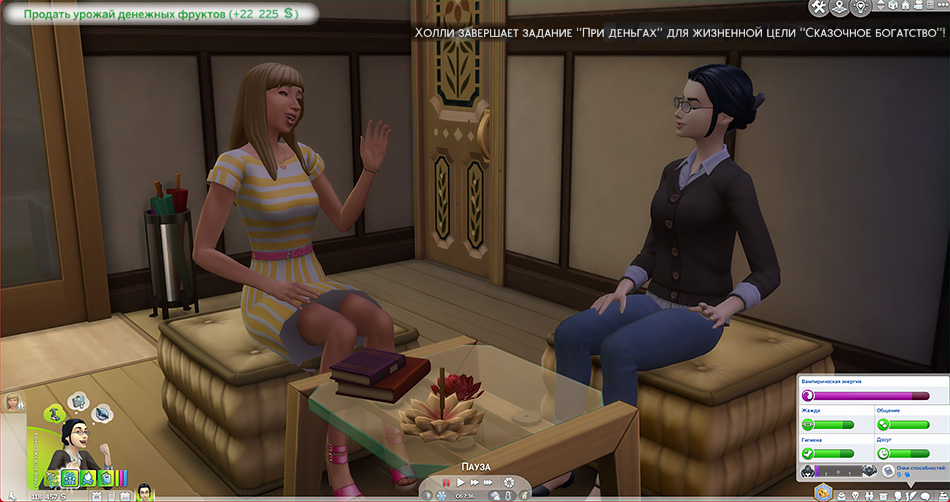Screen dimensions: 950x502
Task: Click the vampire energy bar icon
Action: [808, 396]
